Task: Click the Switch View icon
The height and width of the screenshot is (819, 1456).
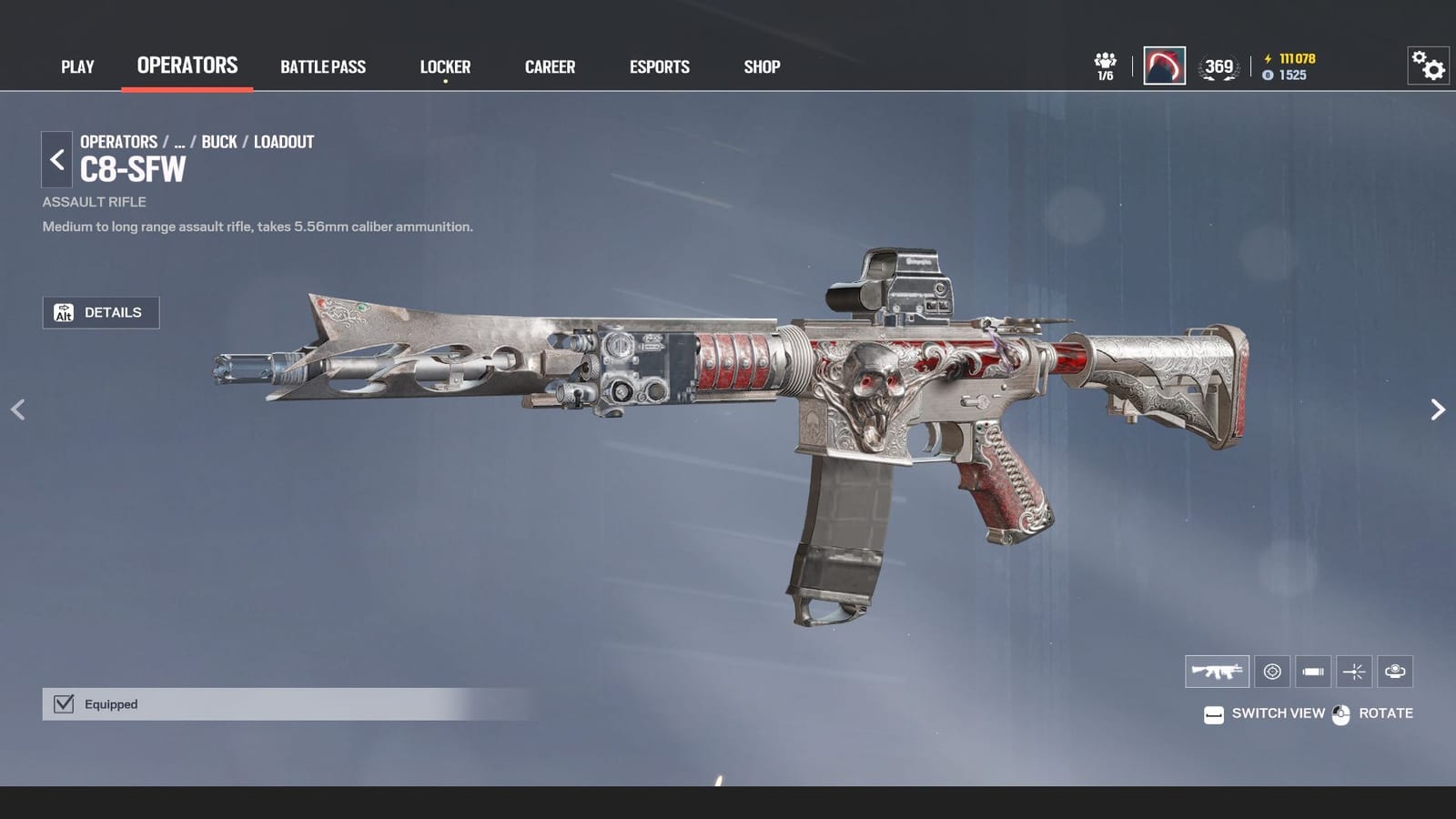Action: point(1212,713)
